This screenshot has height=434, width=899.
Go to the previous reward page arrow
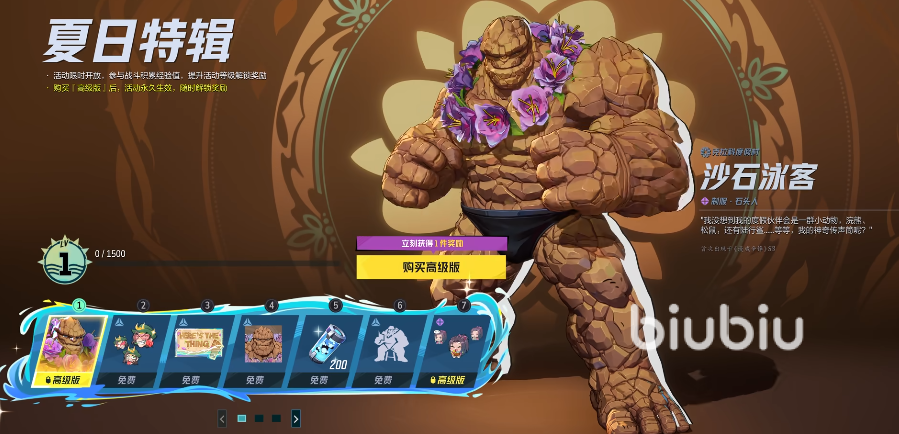(x=222, y=418)
